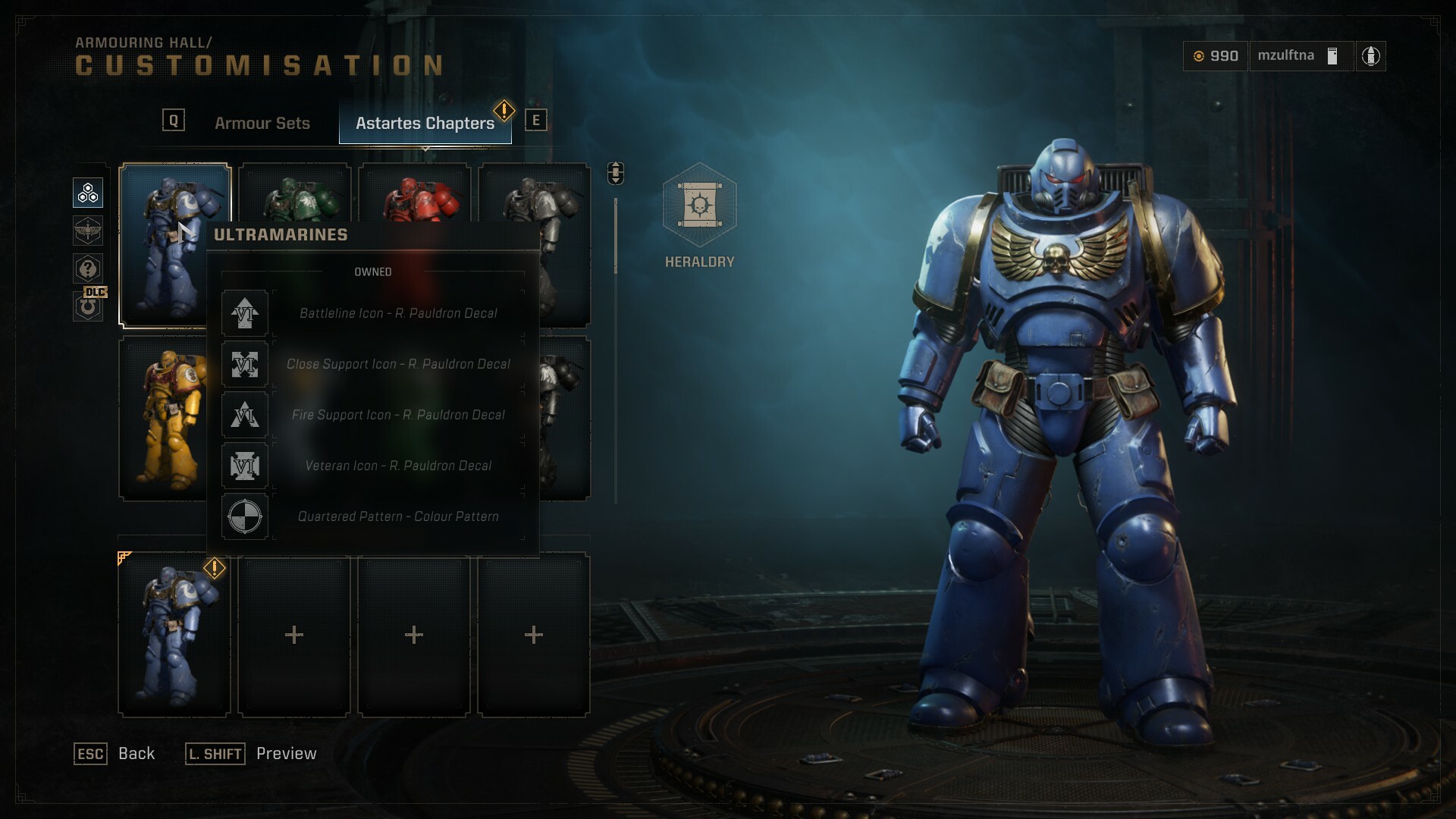Open the winged sword emblem filter
1456x819 pixels.
click(87, 231)
